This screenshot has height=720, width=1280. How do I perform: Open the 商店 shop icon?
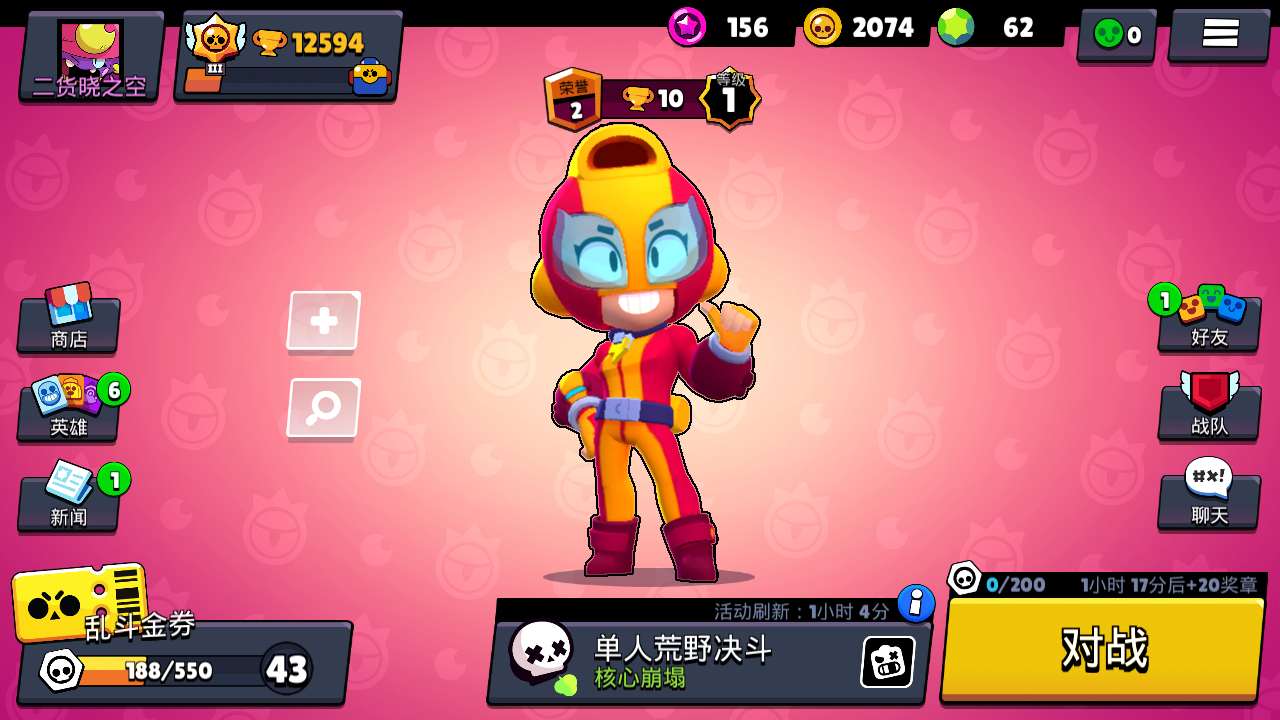67,318
